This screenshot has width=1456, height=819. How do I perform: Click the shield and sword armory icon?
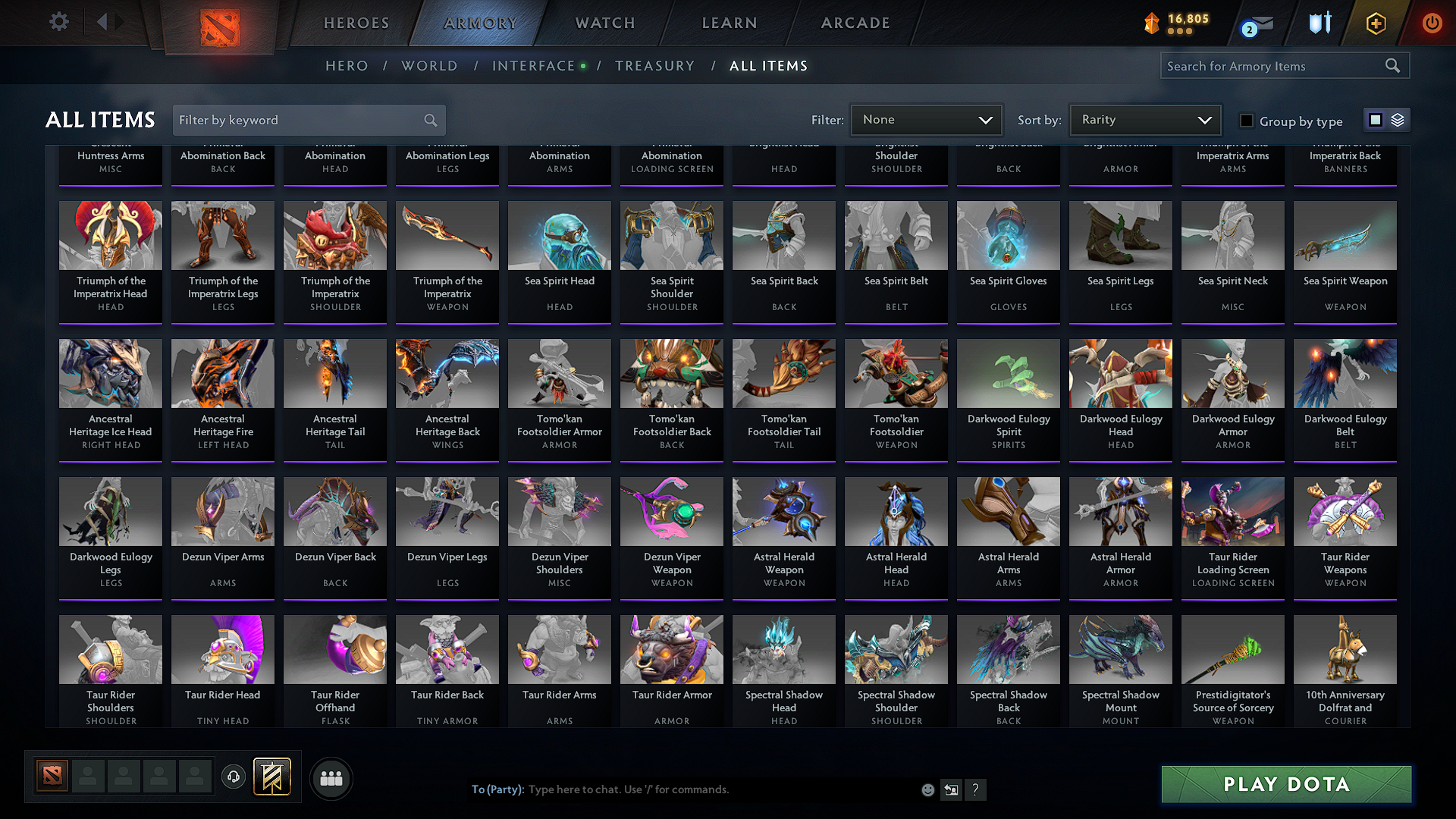pos(1319,23)
